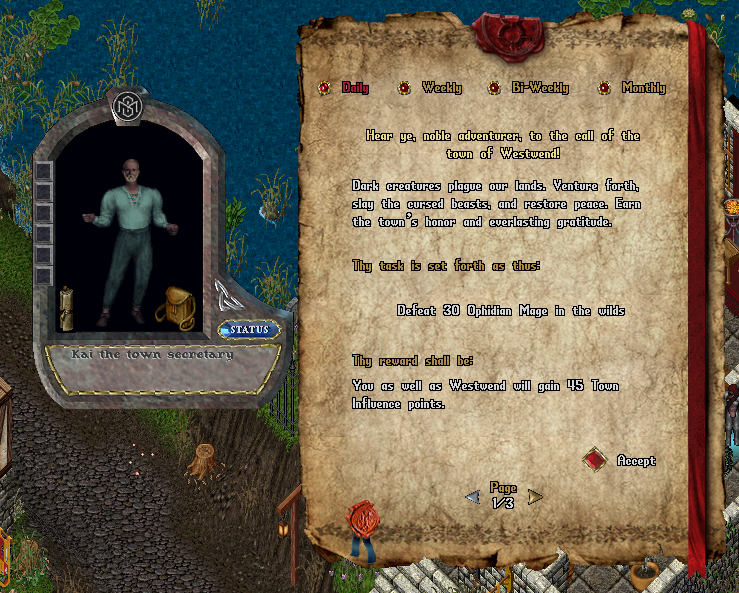The height and width of the screenshot is (593, 739).
Task: Open the scroll icon on the paperdoll
Action: click(x=69, y=307)
